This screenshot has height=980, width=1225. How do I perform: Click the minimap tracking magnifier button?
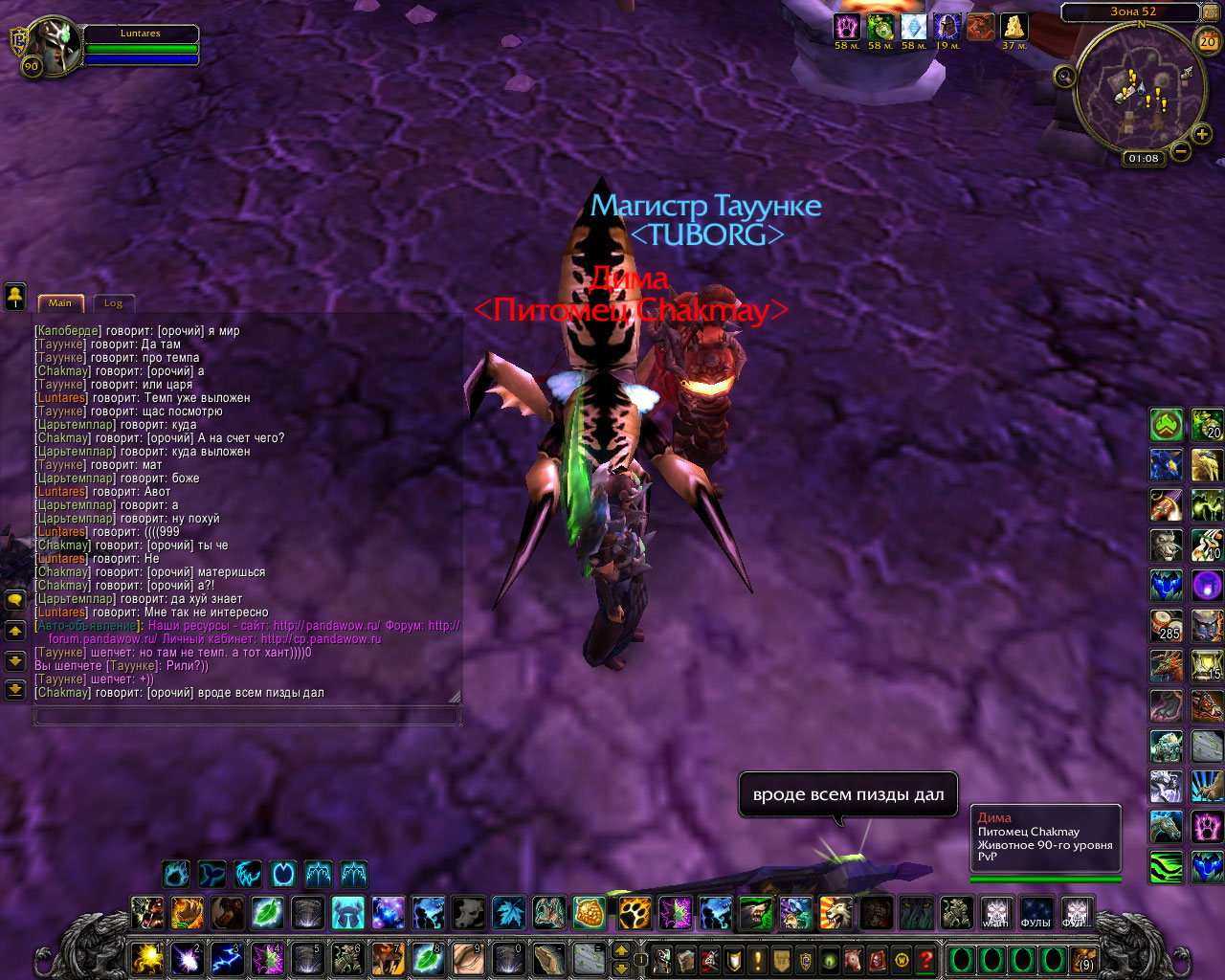[x=1063, y=77]
